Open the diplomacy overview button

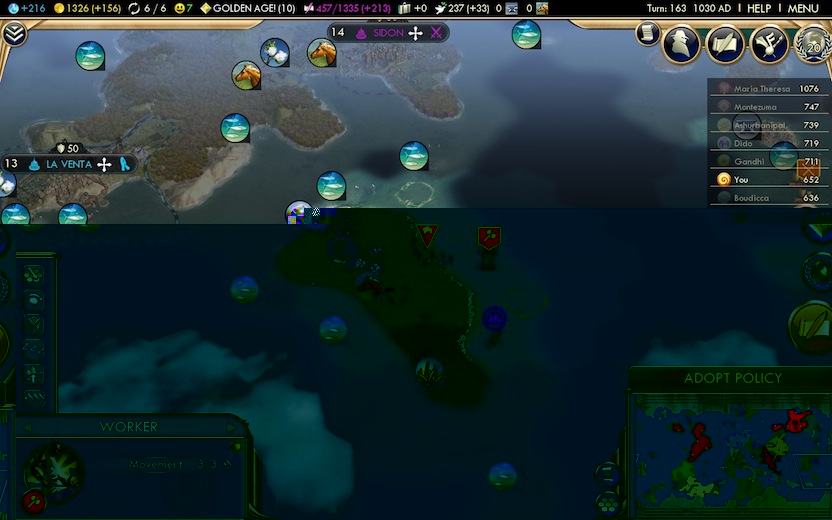pyautogui.click(x=767, y=45)
